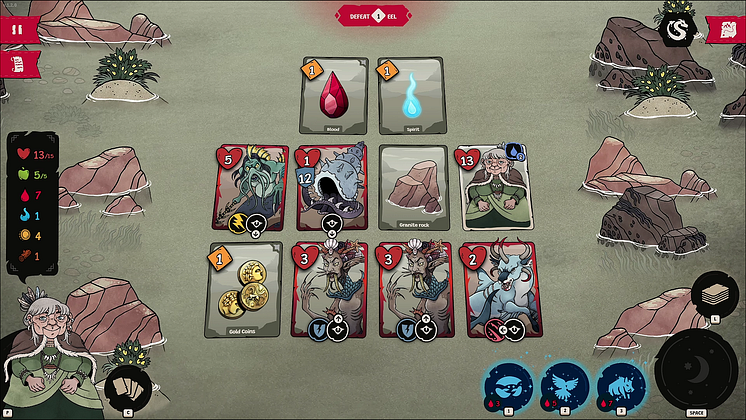746x420 pixels.
Task: Select the Granite rock card
Action: coord(412,188)
